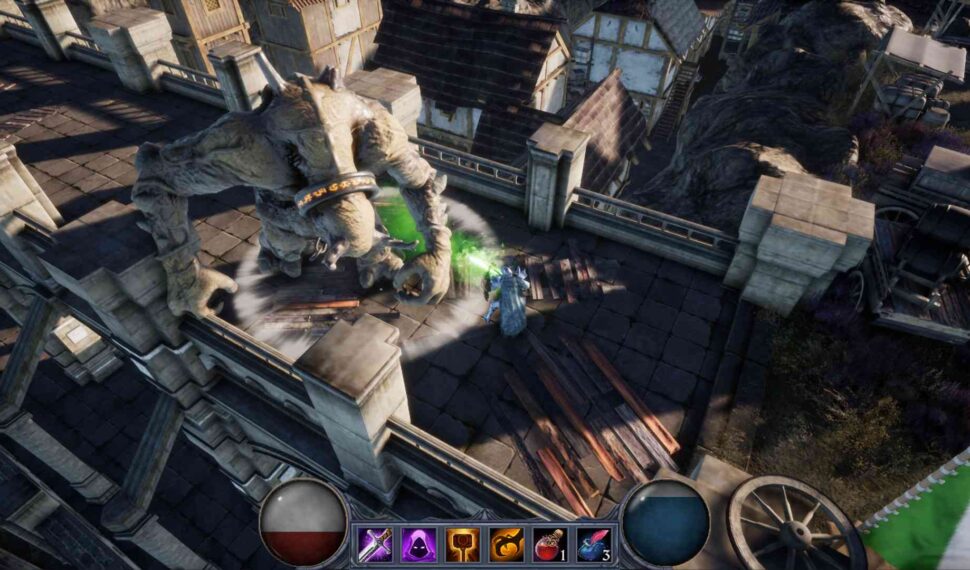
Task: Use the purple hooded figure skill
Action: (x=419, y=544)
